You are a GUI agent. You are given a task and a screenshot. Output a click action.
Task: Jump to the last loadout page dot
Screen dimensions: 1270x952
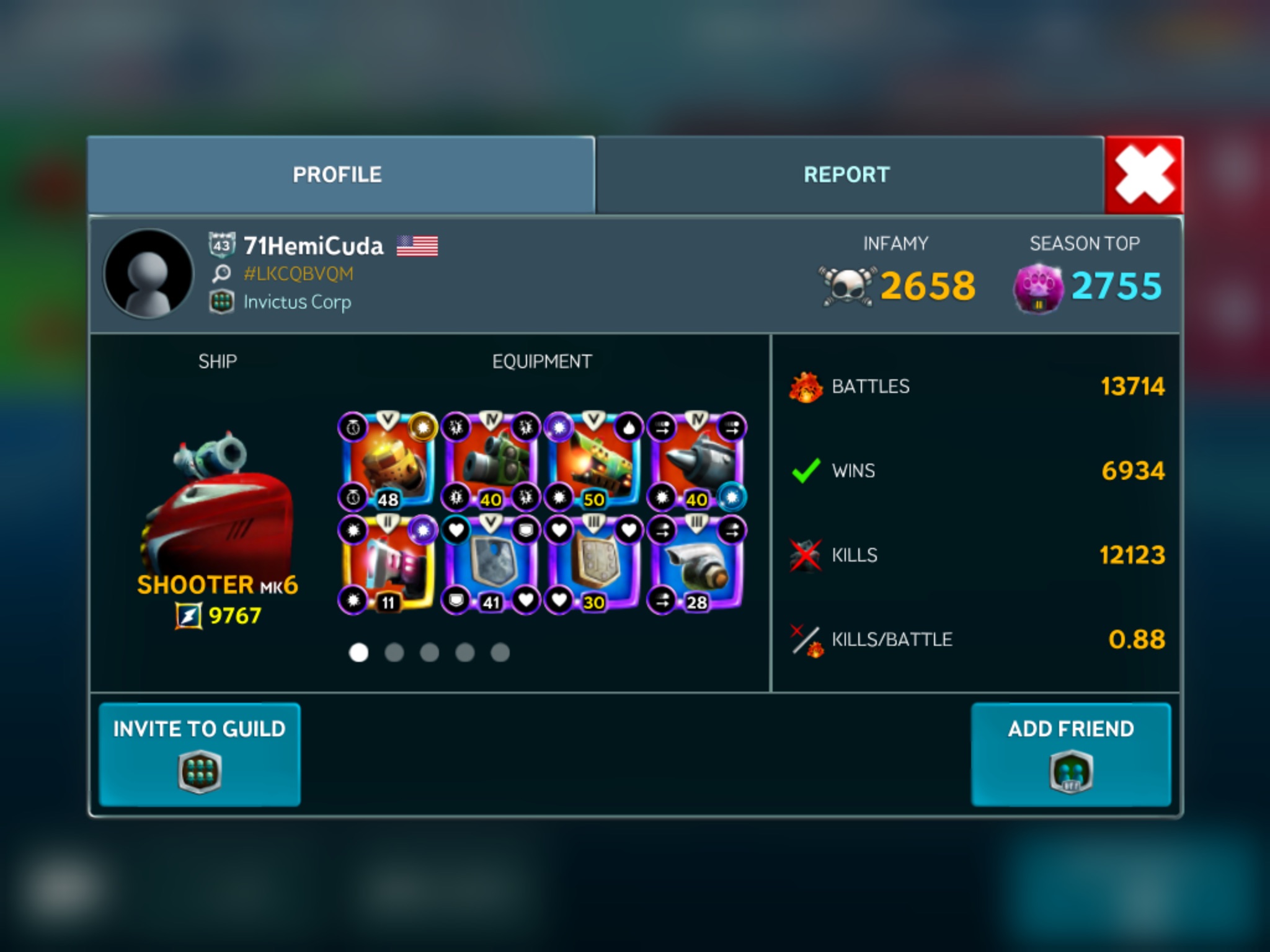point(500,653)
